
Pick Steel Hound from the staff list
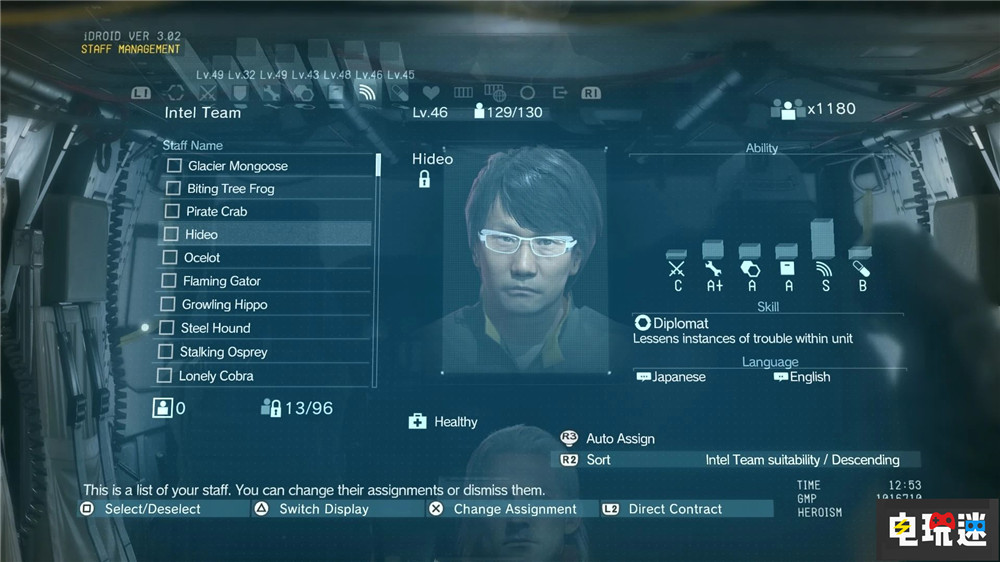coord(215,328)
